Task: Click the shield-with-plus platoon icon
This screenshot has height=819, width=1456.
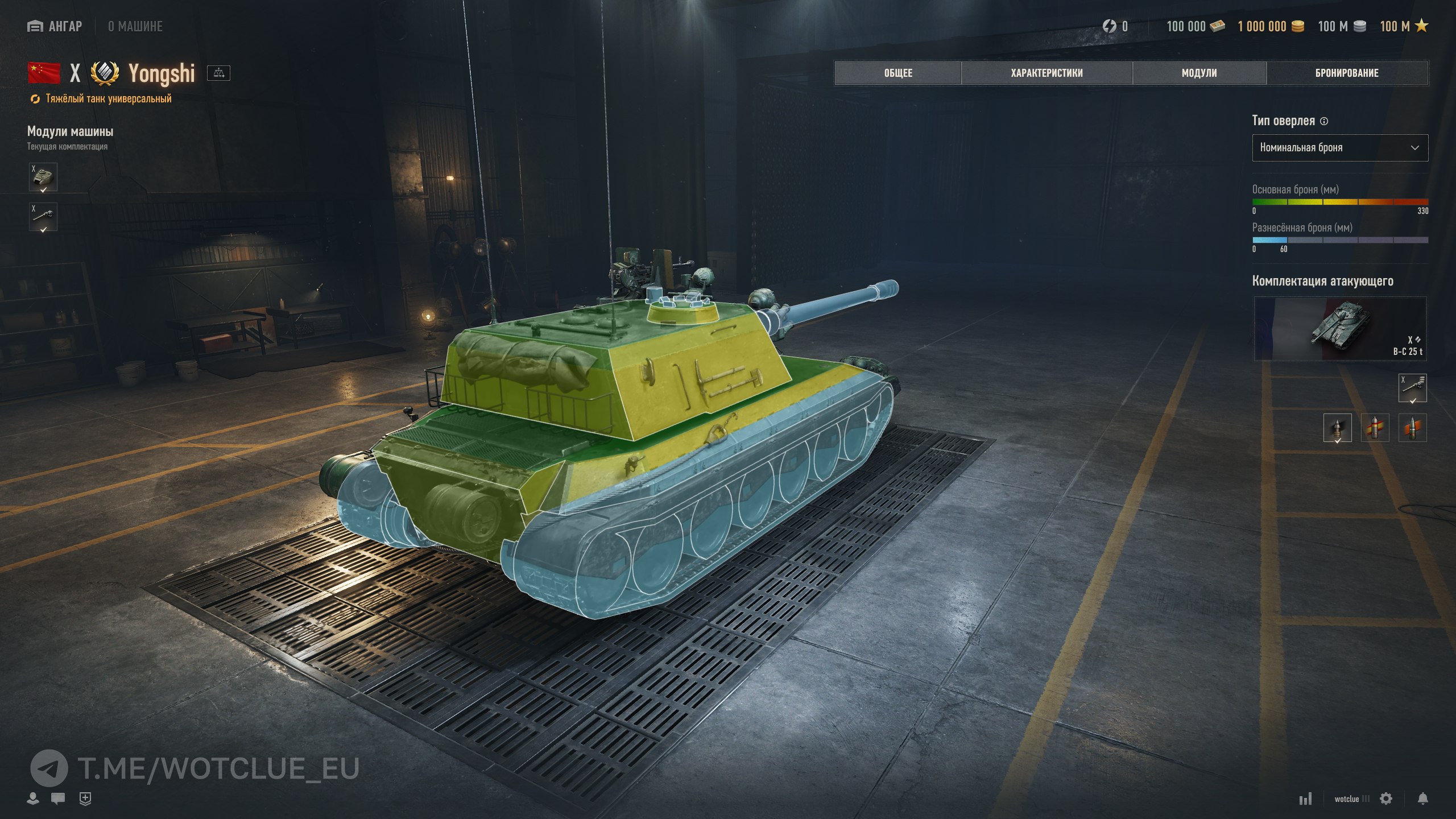Action: click(85, 799)
